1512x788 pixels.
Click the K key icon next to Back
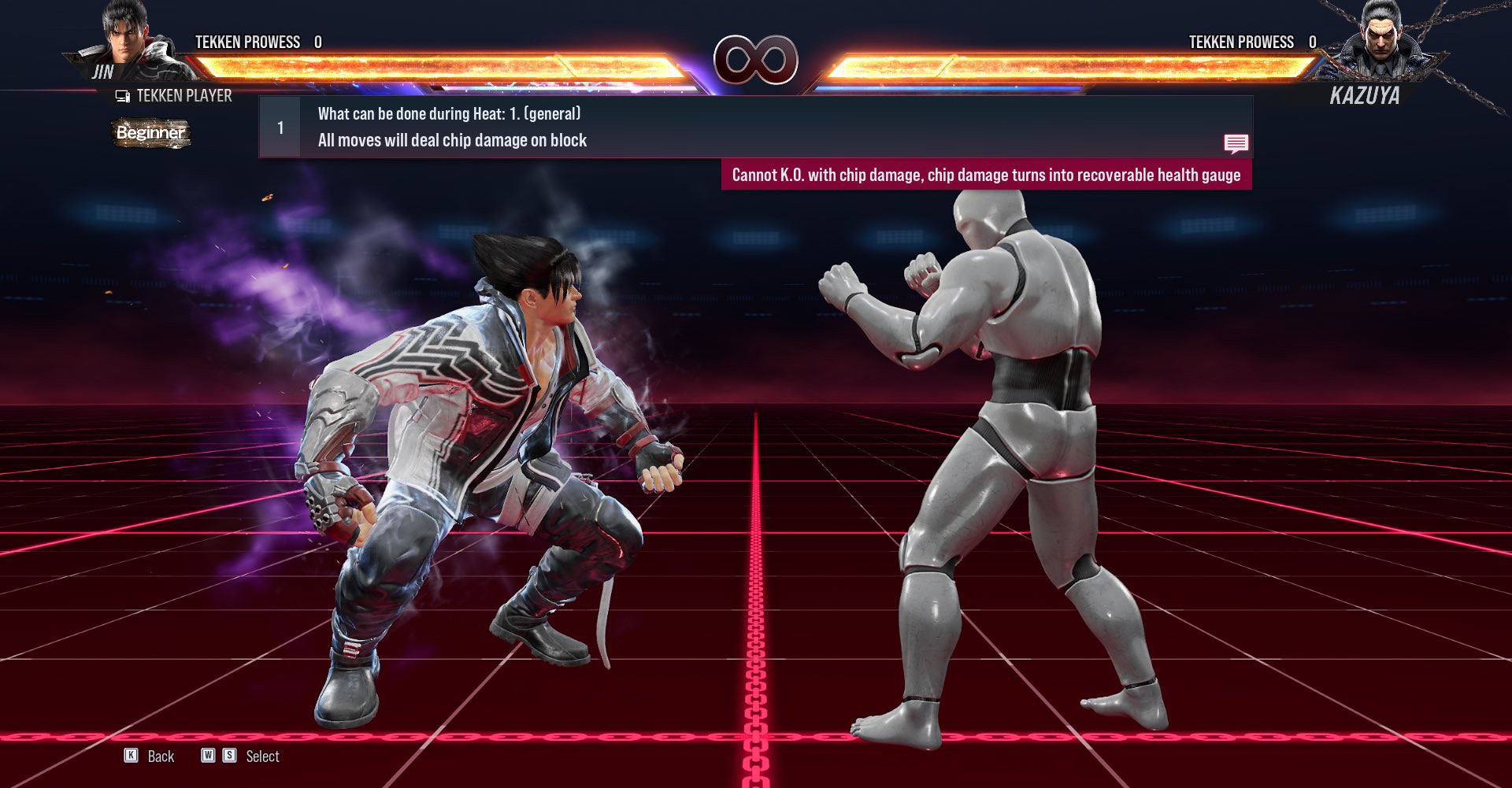(x=132, y=757)
